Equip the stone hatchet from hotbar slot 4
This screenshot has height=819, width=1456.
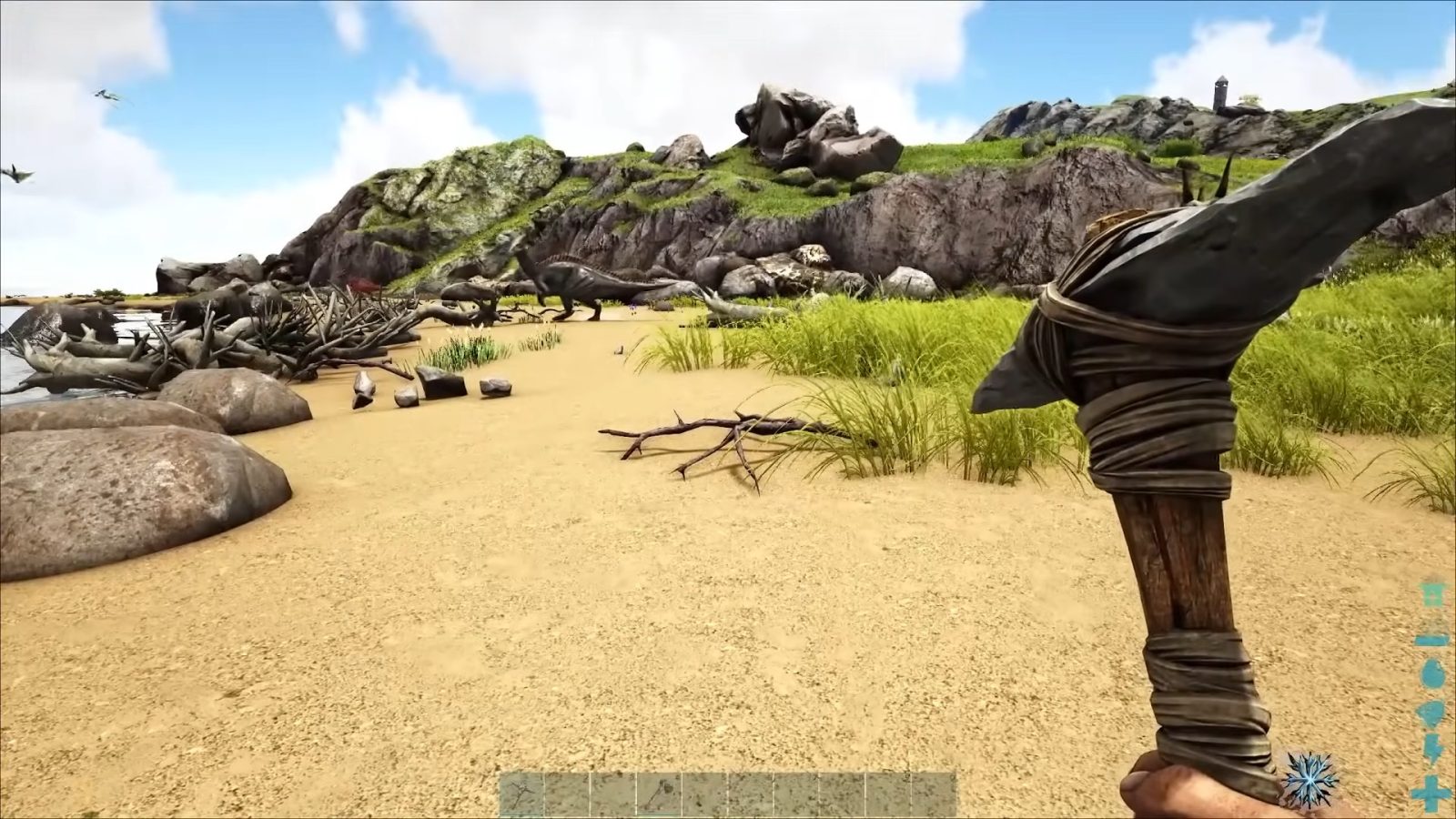coord(659,790)
